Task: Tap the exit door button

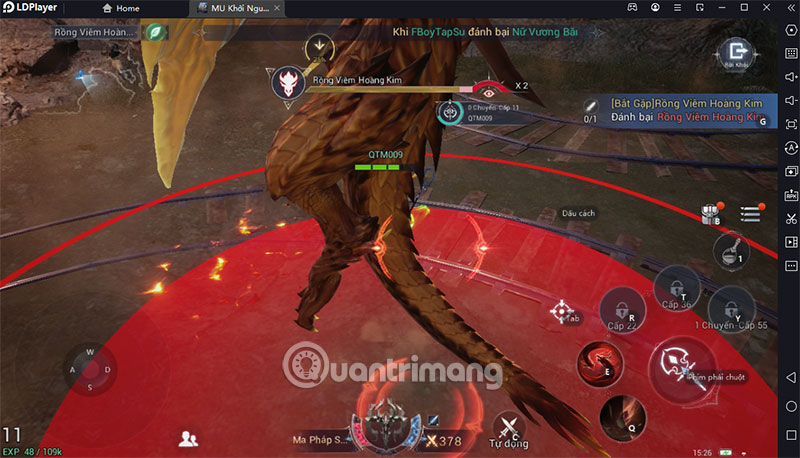Action: tap(737, 53)
